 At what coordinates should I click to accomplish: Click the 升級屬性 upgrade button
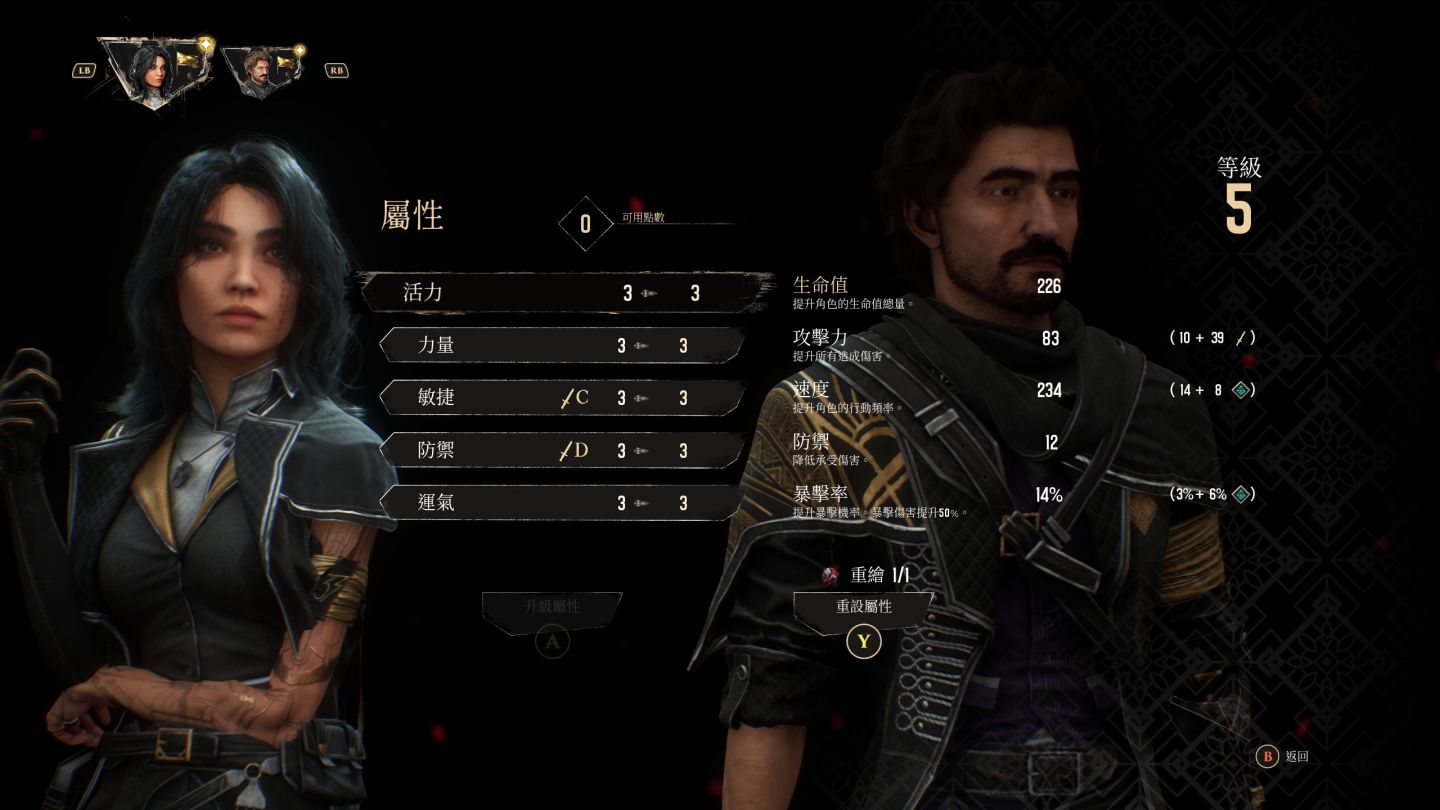(x=552, y=607)
